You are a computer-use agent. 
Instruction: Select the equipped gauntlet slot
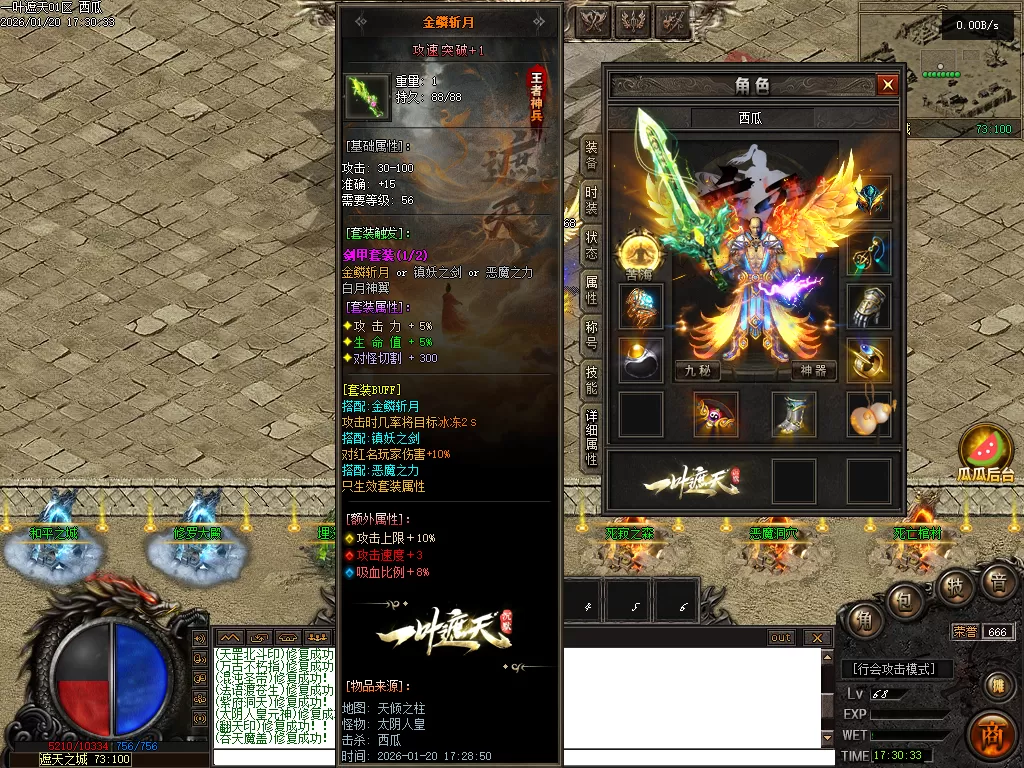point(869,306)
